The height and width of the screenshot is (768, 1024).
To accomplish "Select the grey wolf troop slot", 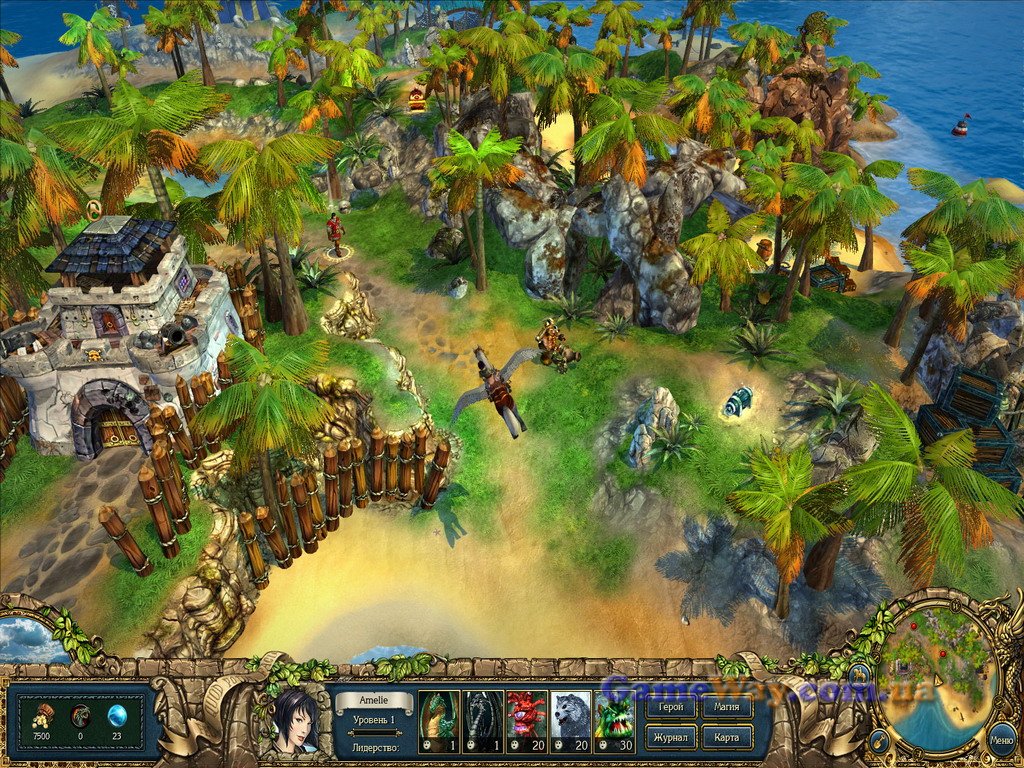I will click(x=571, y=721).
